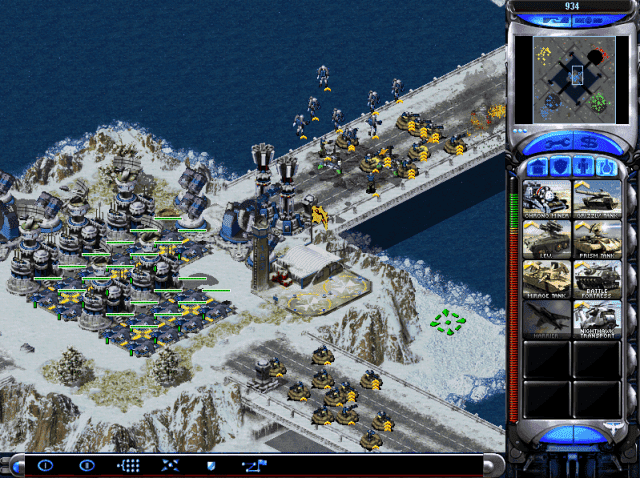Viewport: 640px width, 478px height.
Task: Click the greyed-out Harrier icon
Action: pyautogui.click(x=546, y=319)
